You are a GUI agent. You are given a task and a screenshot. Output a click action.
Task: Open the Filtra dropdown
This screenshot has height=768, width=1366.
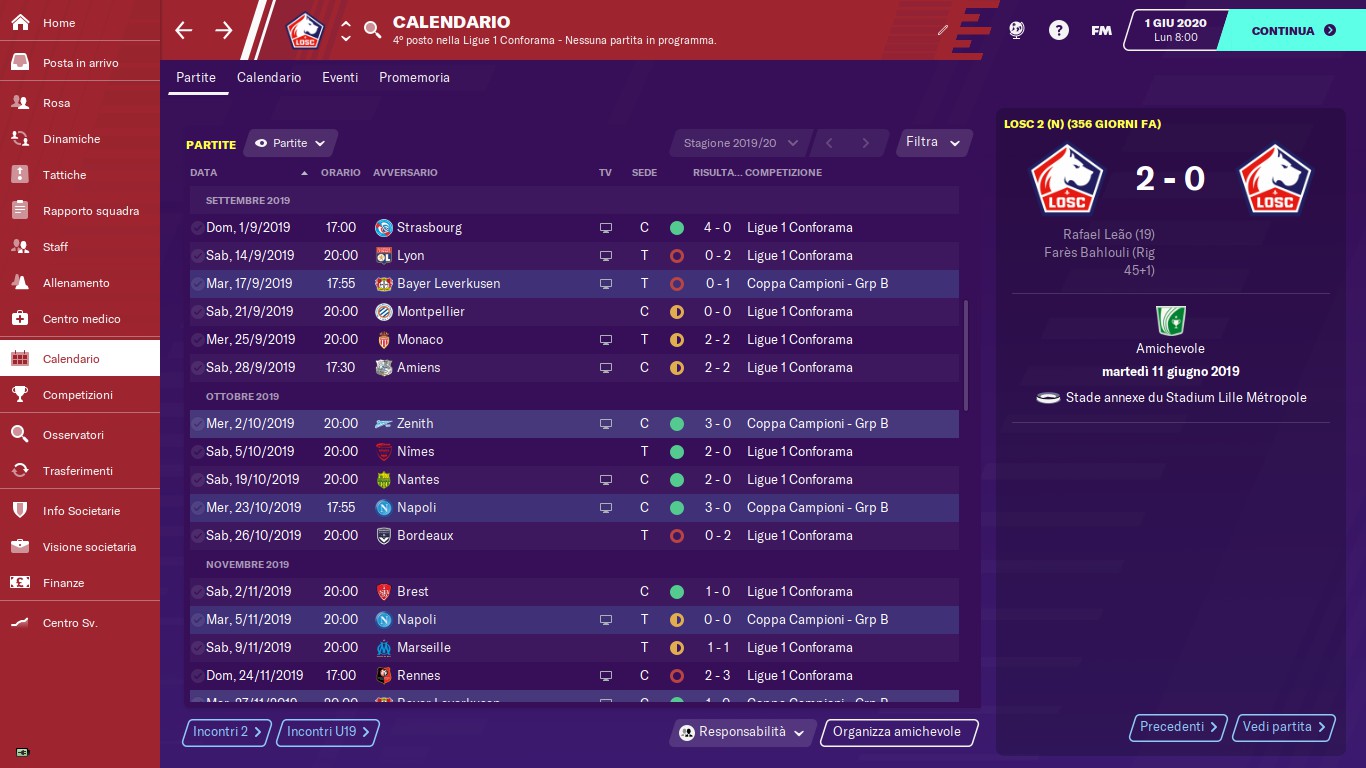[933, 142]
